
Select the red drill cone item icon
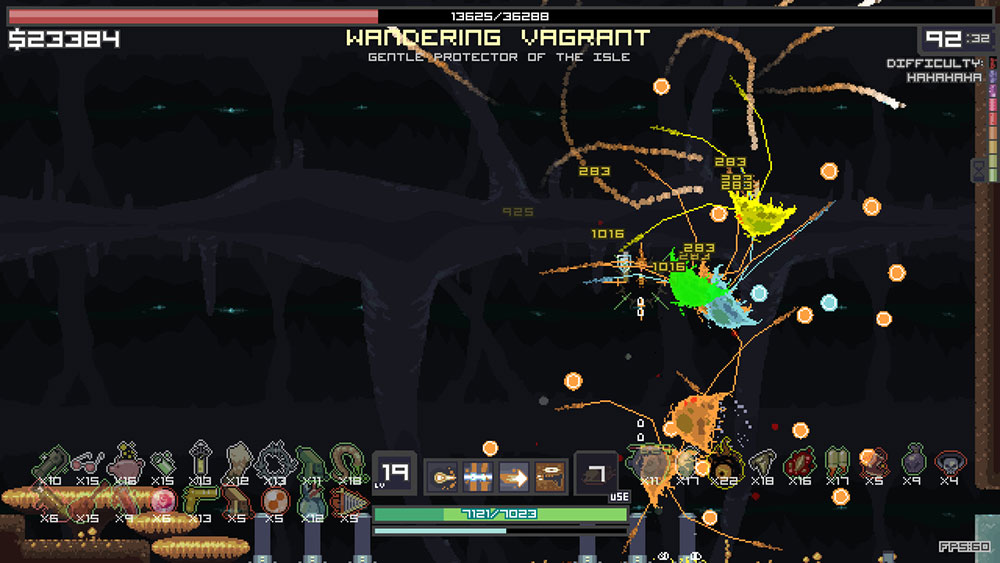348,498
